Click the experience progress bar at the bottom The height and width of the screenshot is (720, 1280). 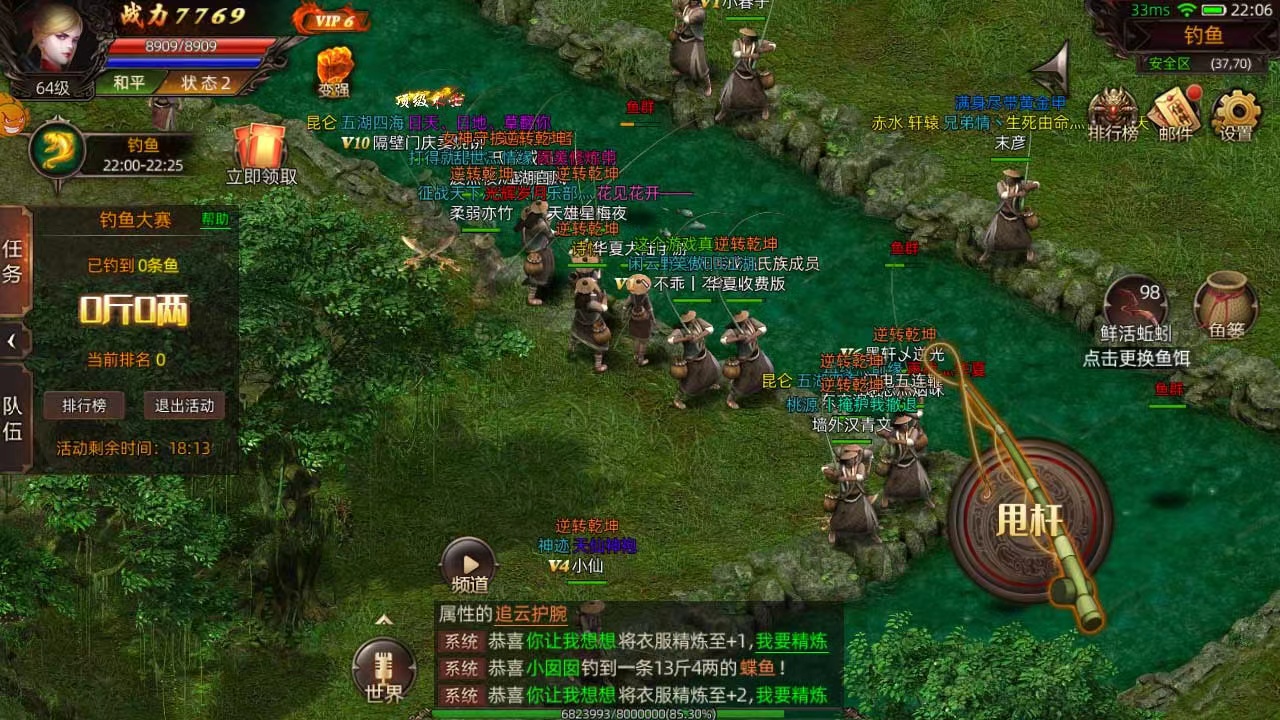coord(640,714)
